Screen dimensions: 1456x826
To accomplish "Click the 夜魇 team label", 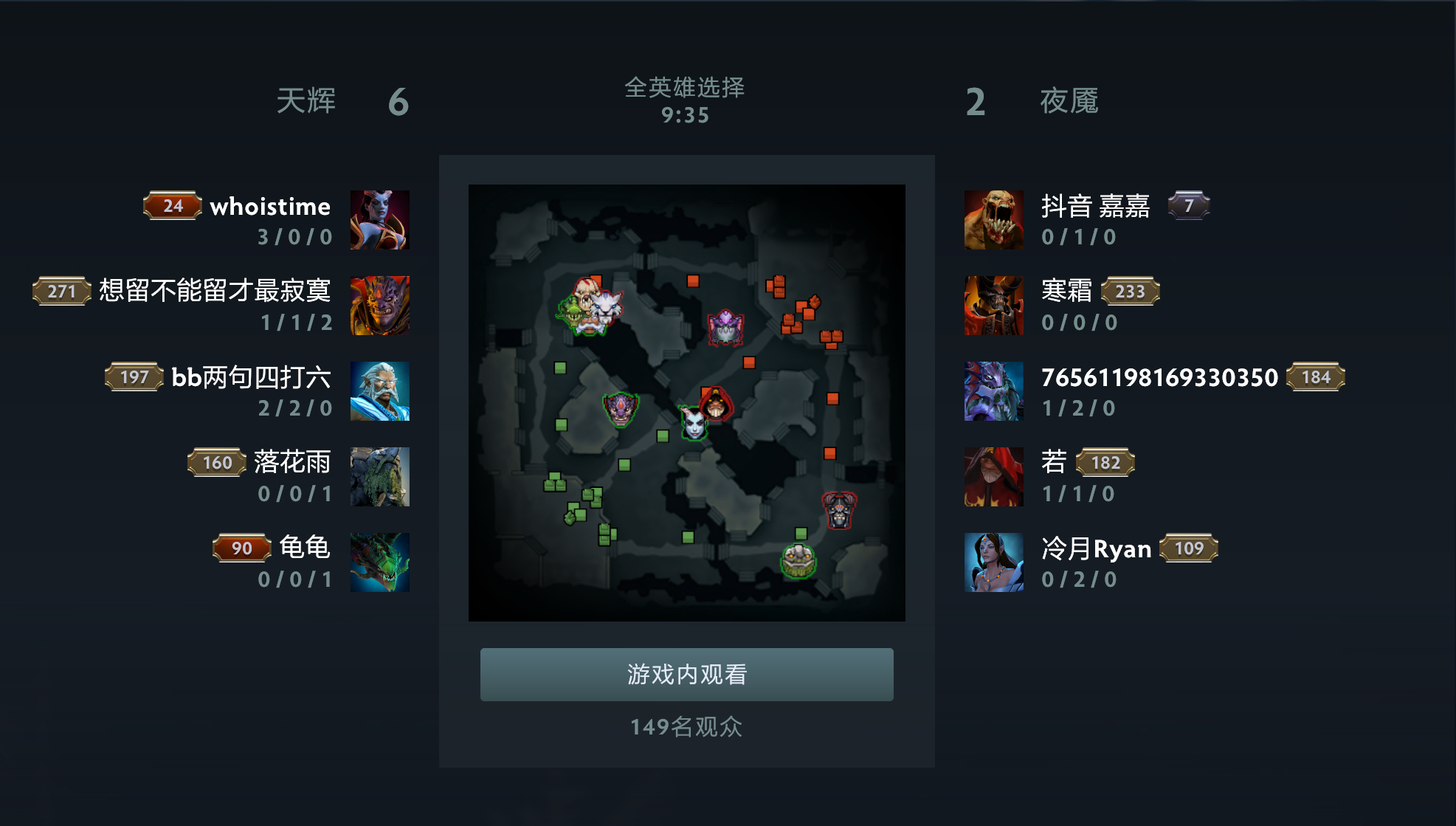I will 1069,100.
